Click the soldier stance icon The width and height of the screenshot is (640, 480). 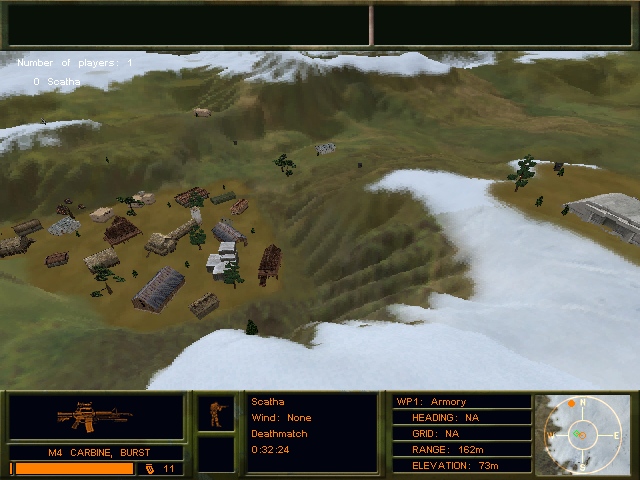coord(215,414)
